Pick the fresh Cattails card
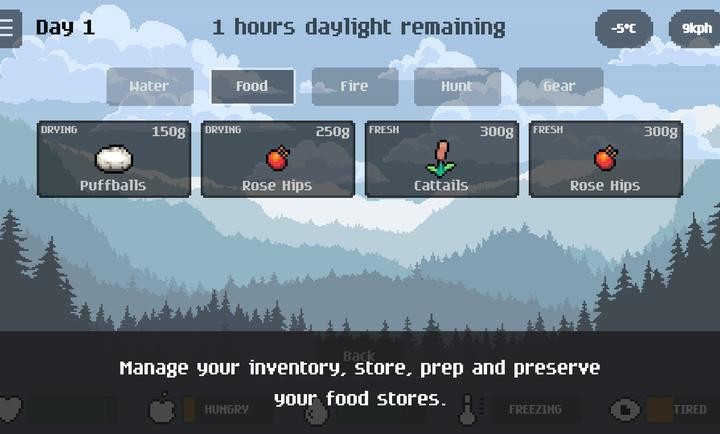The height and width of the screenshot is (434, 720). pyautogui.click(x=441, y=159)
